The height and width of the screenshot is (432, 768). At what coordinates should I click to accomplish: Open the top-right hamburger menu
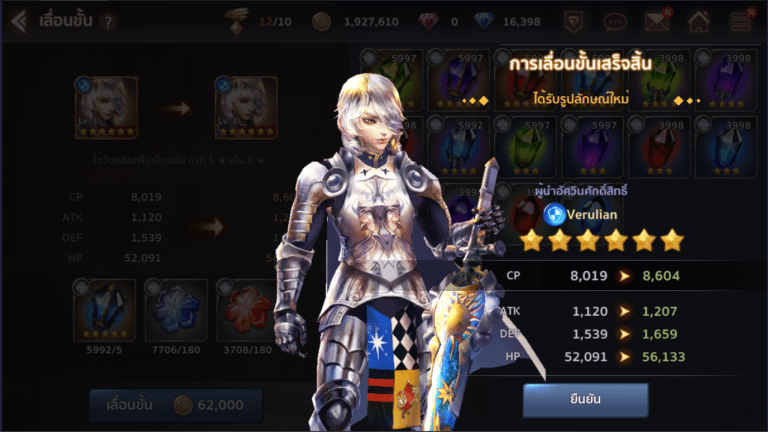tap(741, 20)
